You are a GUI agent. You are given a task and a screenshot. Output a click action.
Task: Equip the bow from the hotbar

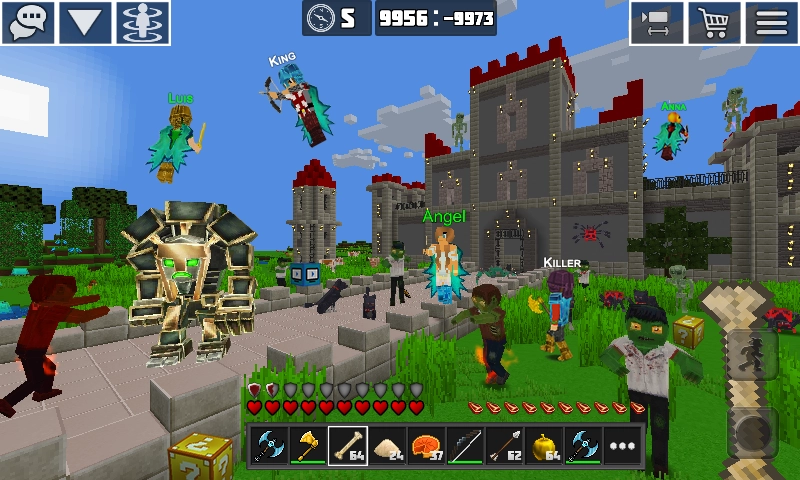point(464,446)
